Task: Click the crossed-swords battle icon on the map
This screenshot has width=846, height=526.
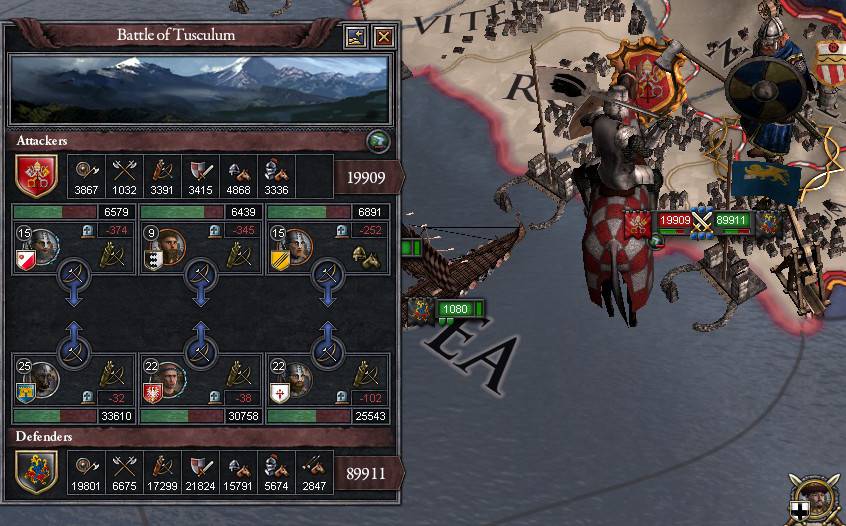Action: click(x=703, y=221)
